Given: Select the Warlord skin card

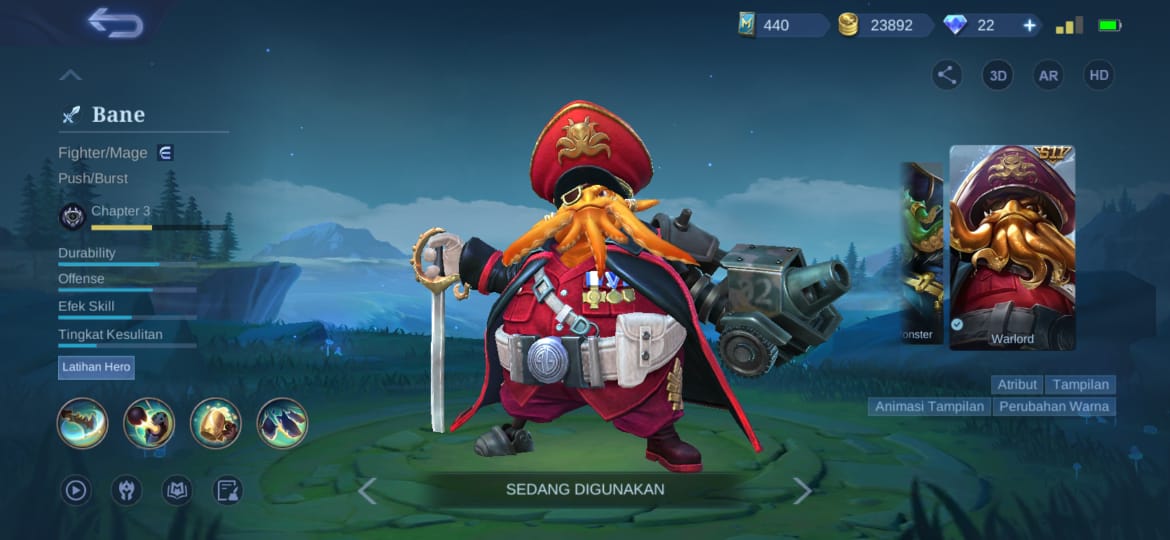Looking at the screenshot, I should coord(1012,248).
